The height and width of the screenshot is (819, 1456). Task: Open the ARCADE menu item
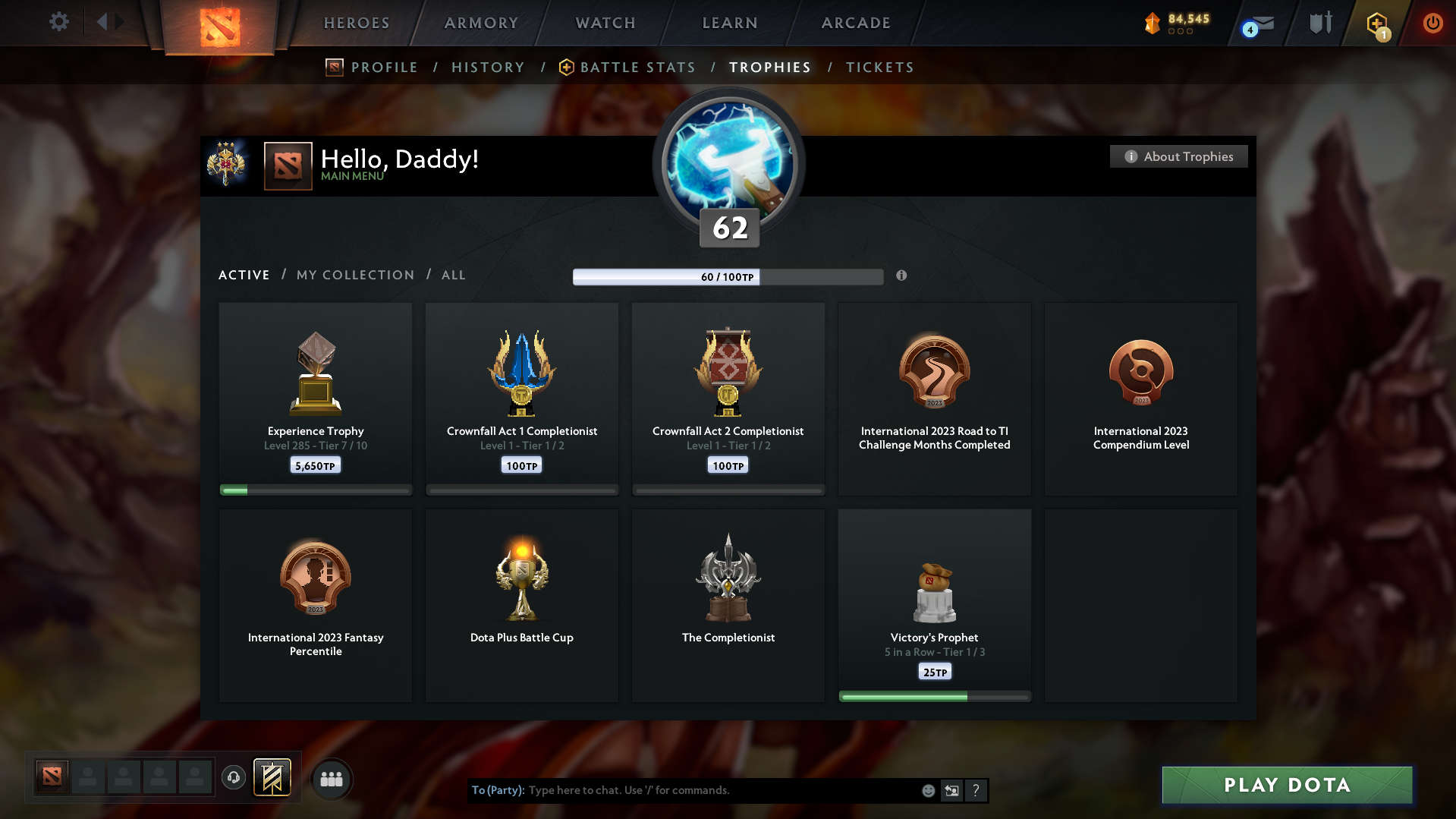tap(855, 23)
